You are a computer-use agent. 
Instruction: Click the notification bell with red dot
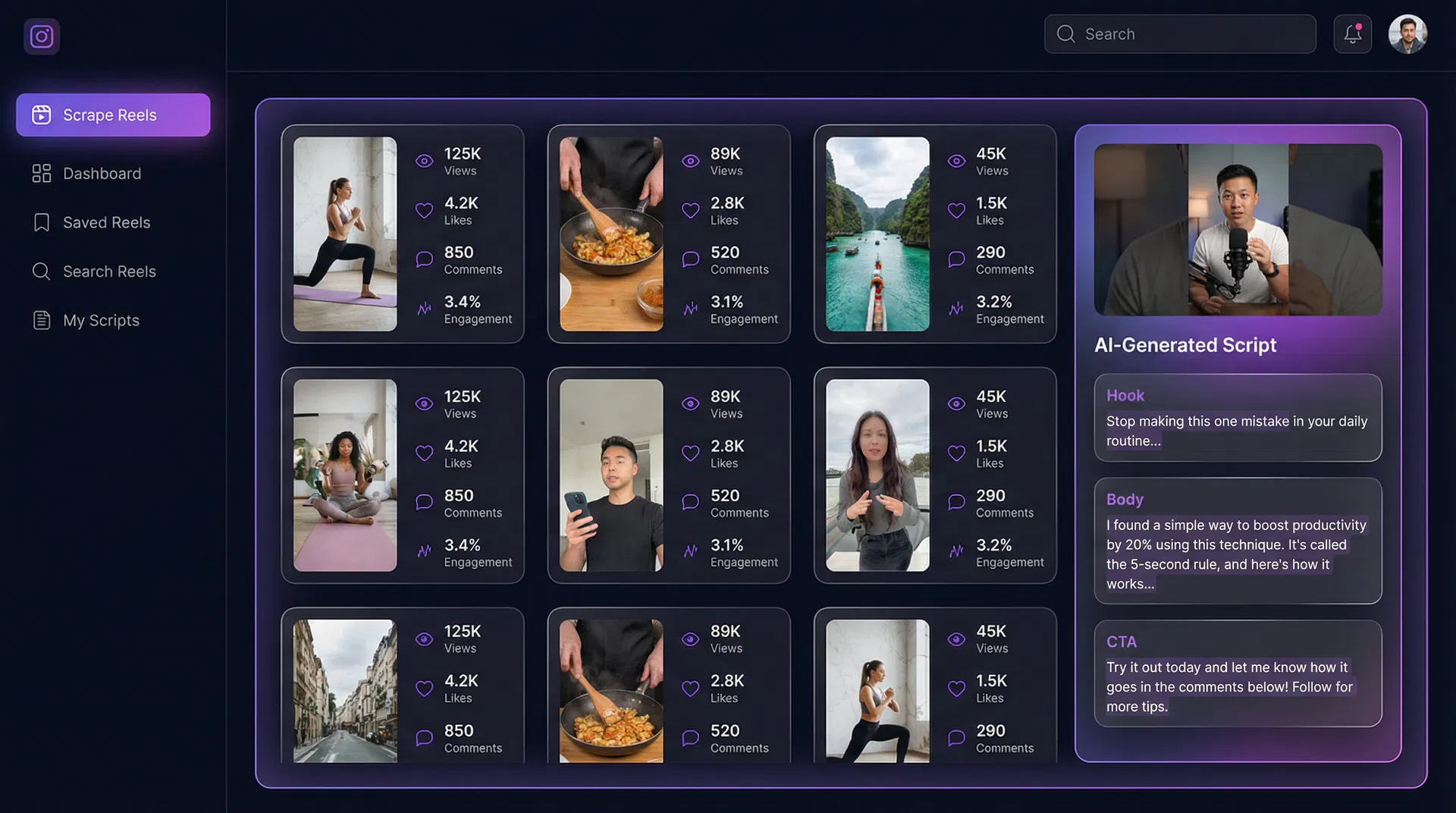(1353, 33)
